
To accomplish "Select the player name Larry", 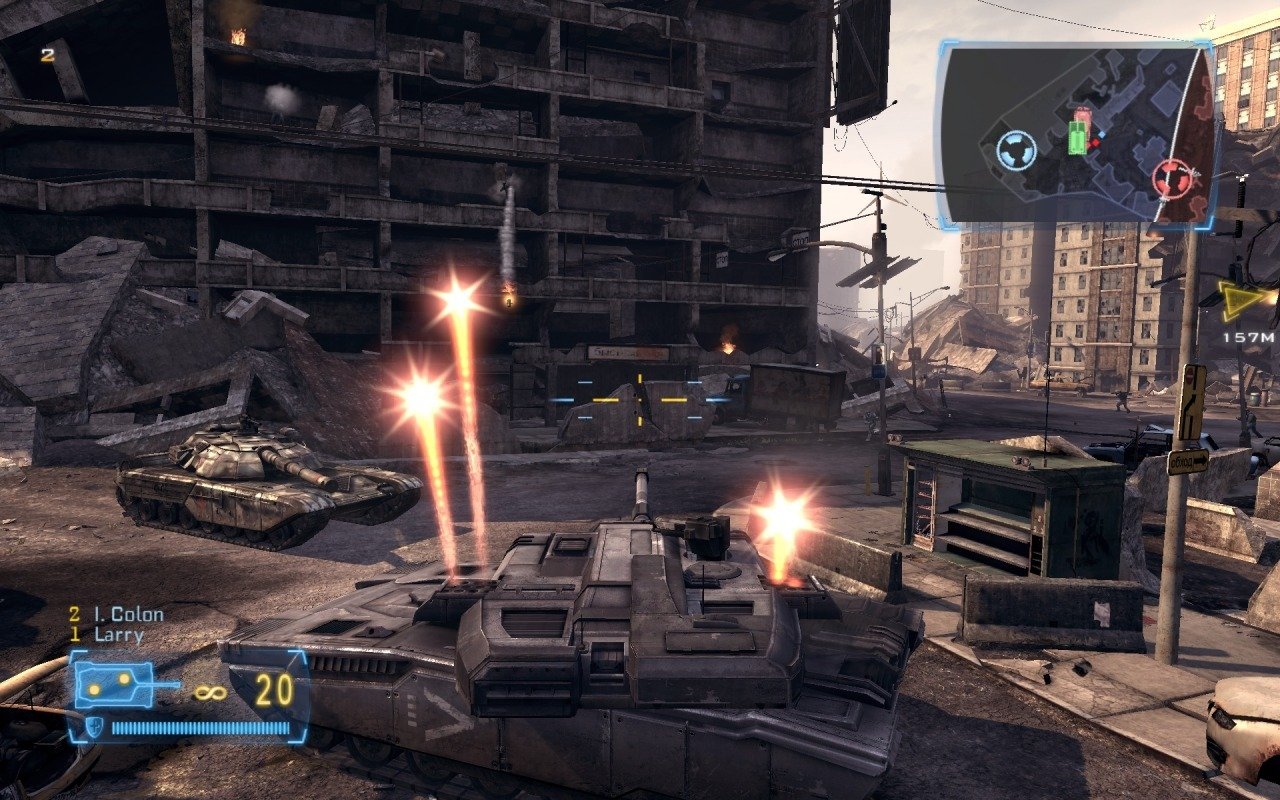I will click(x=119, y=634).
